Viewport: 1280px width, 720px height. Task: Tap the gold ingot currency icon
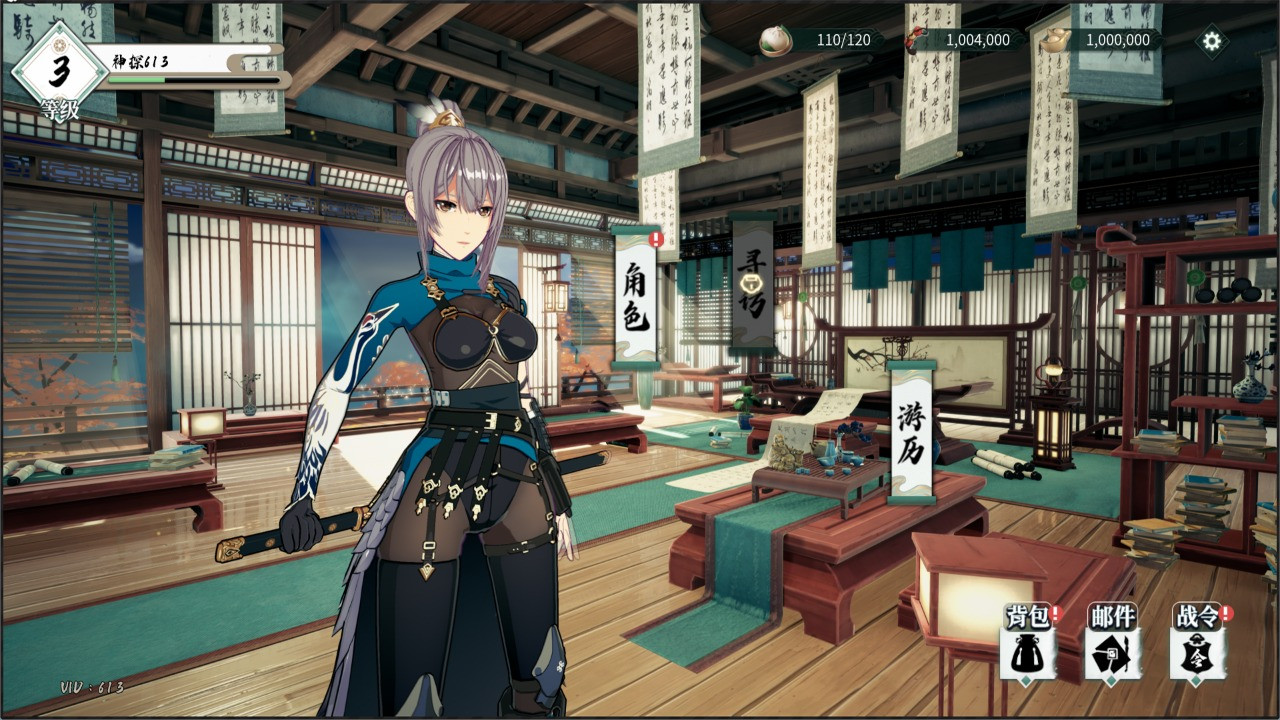[1055, 40]
